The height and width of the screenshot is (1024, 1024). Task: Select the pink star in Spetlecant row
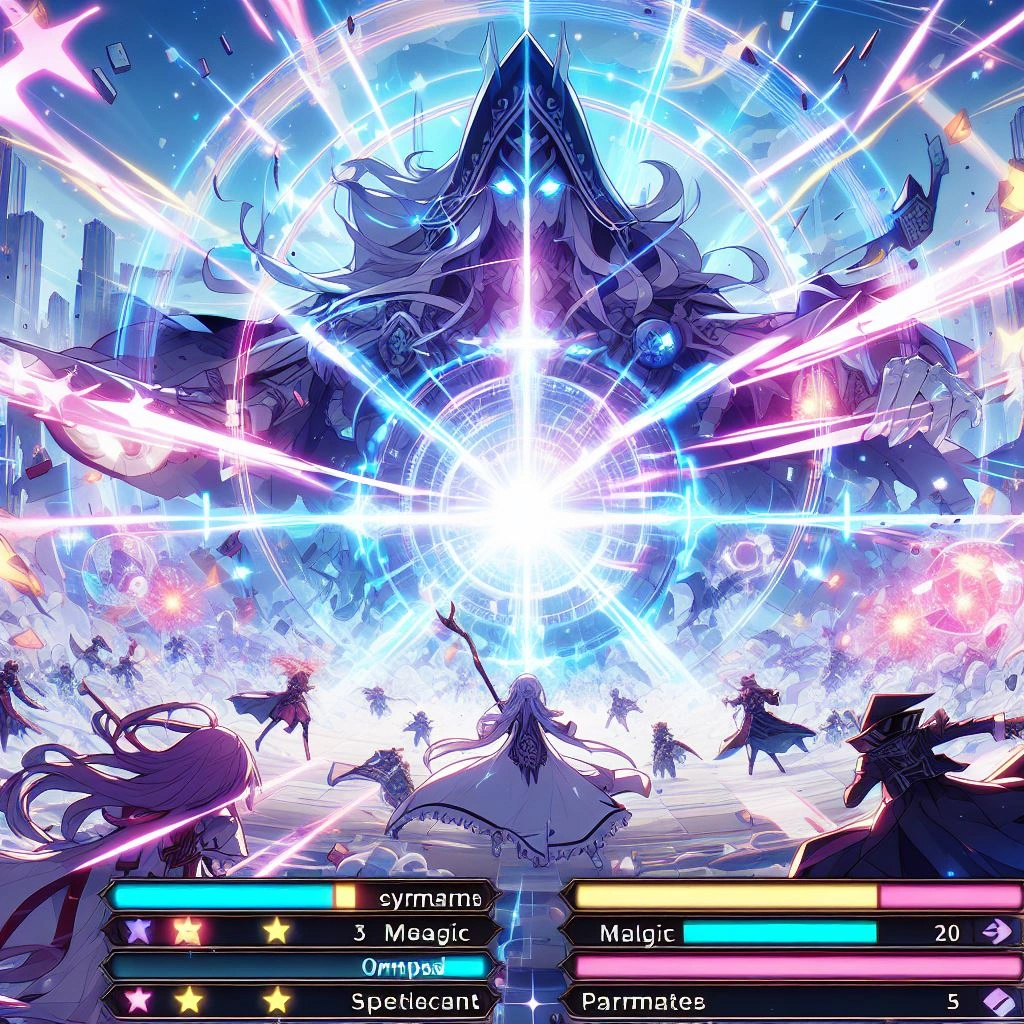click(x=137, y=999)
